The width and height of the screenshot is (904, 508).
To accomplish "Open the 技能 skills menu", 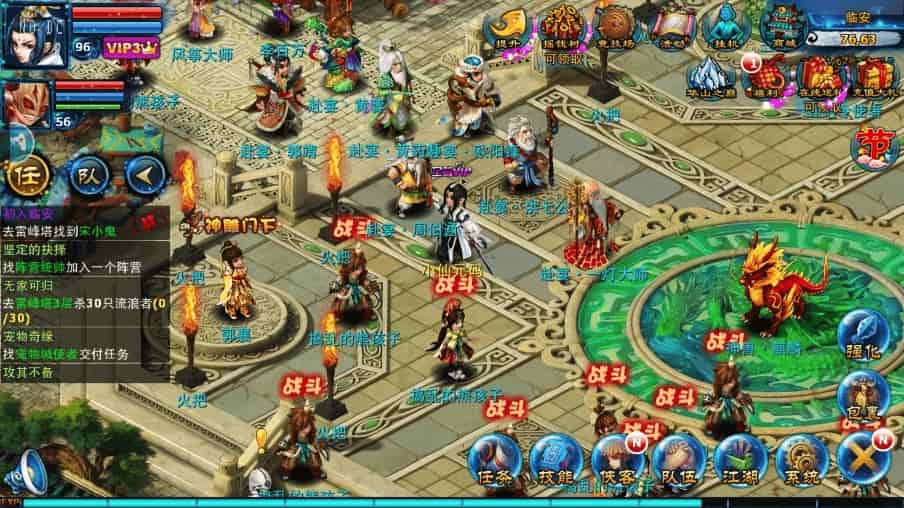I will (556, 461).
